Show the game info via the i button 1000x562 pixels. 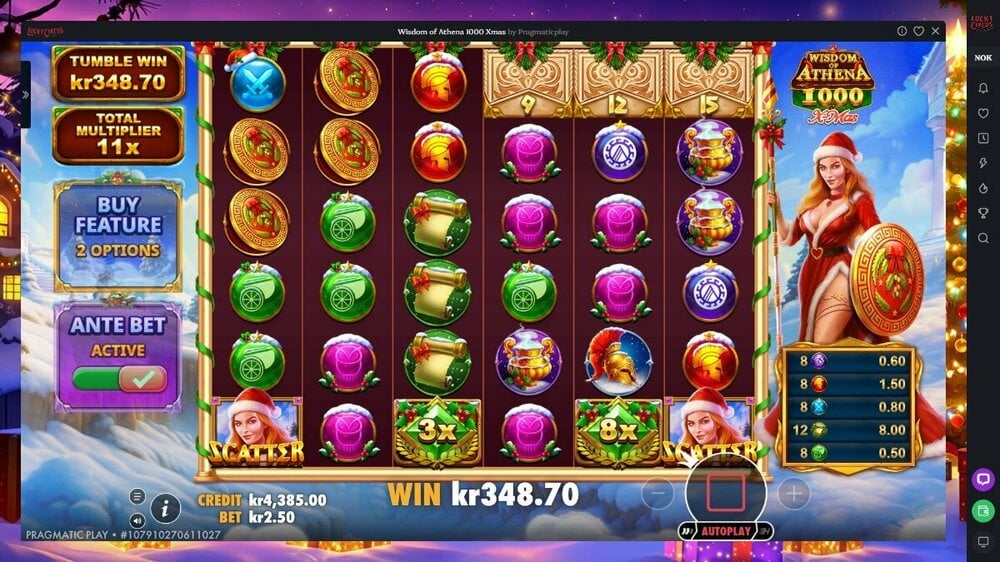click(165, 509)
